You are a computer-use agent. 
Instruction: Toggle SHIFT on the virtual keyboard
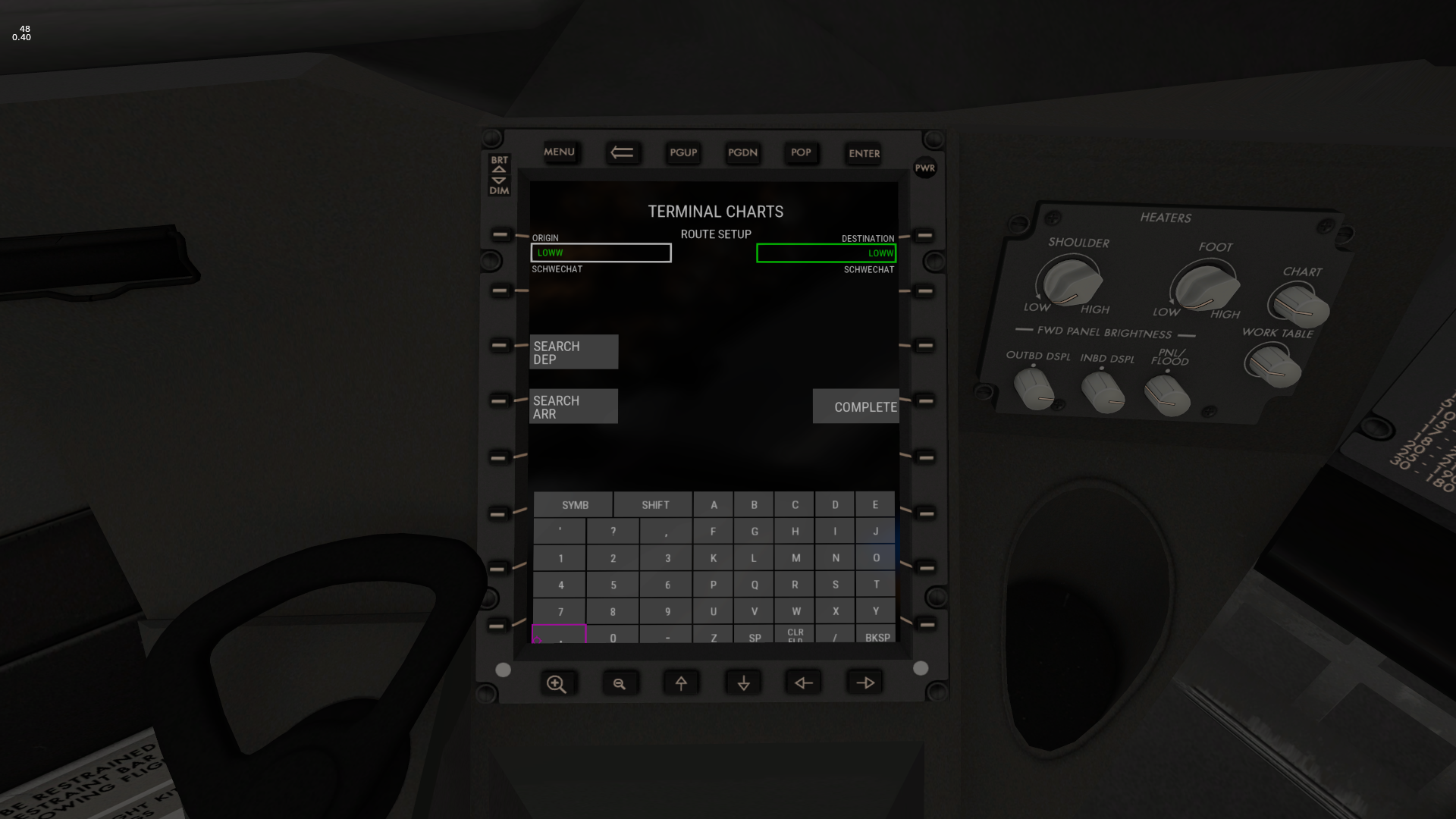point(654,504)
